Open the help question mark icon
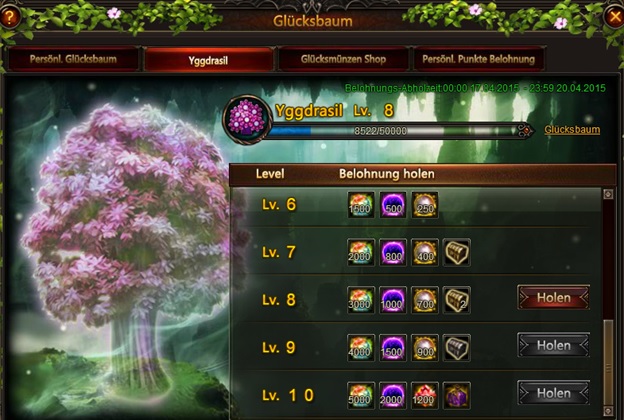This screenshot has width=624, height=420. [11, 15]
